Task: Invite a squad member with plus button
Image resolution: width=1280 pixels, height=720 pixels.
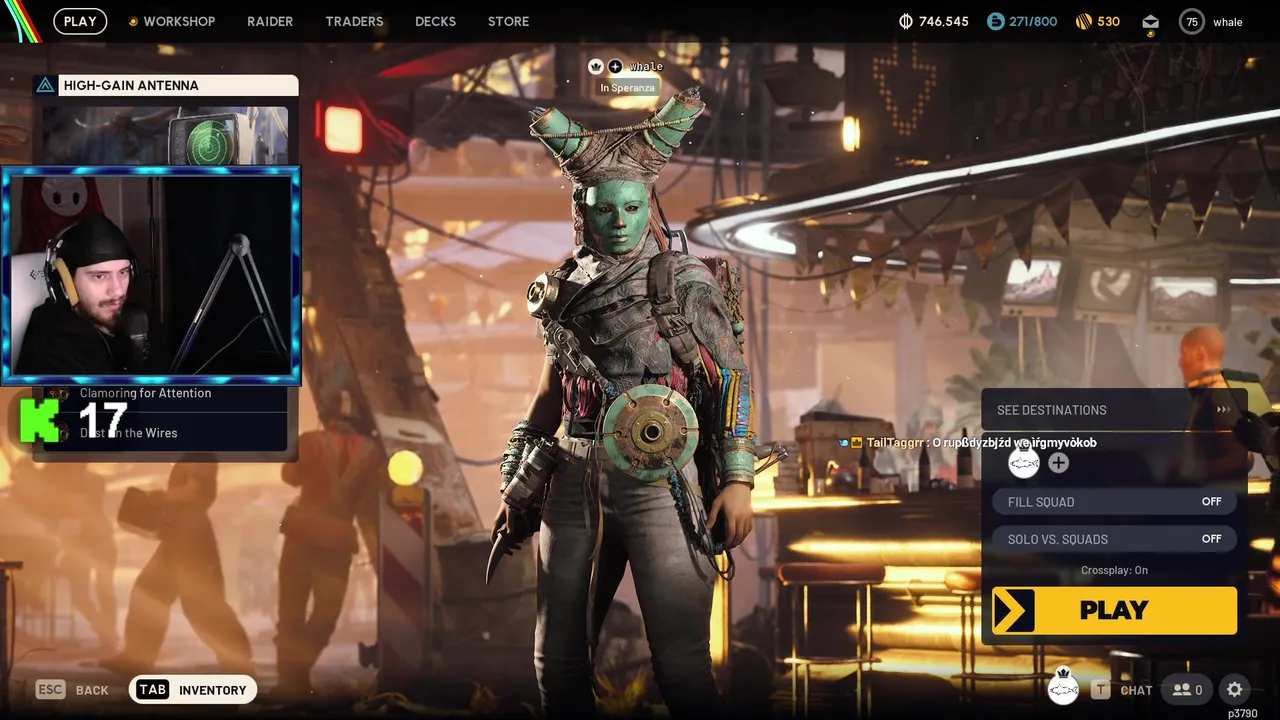Action: 1058,463
